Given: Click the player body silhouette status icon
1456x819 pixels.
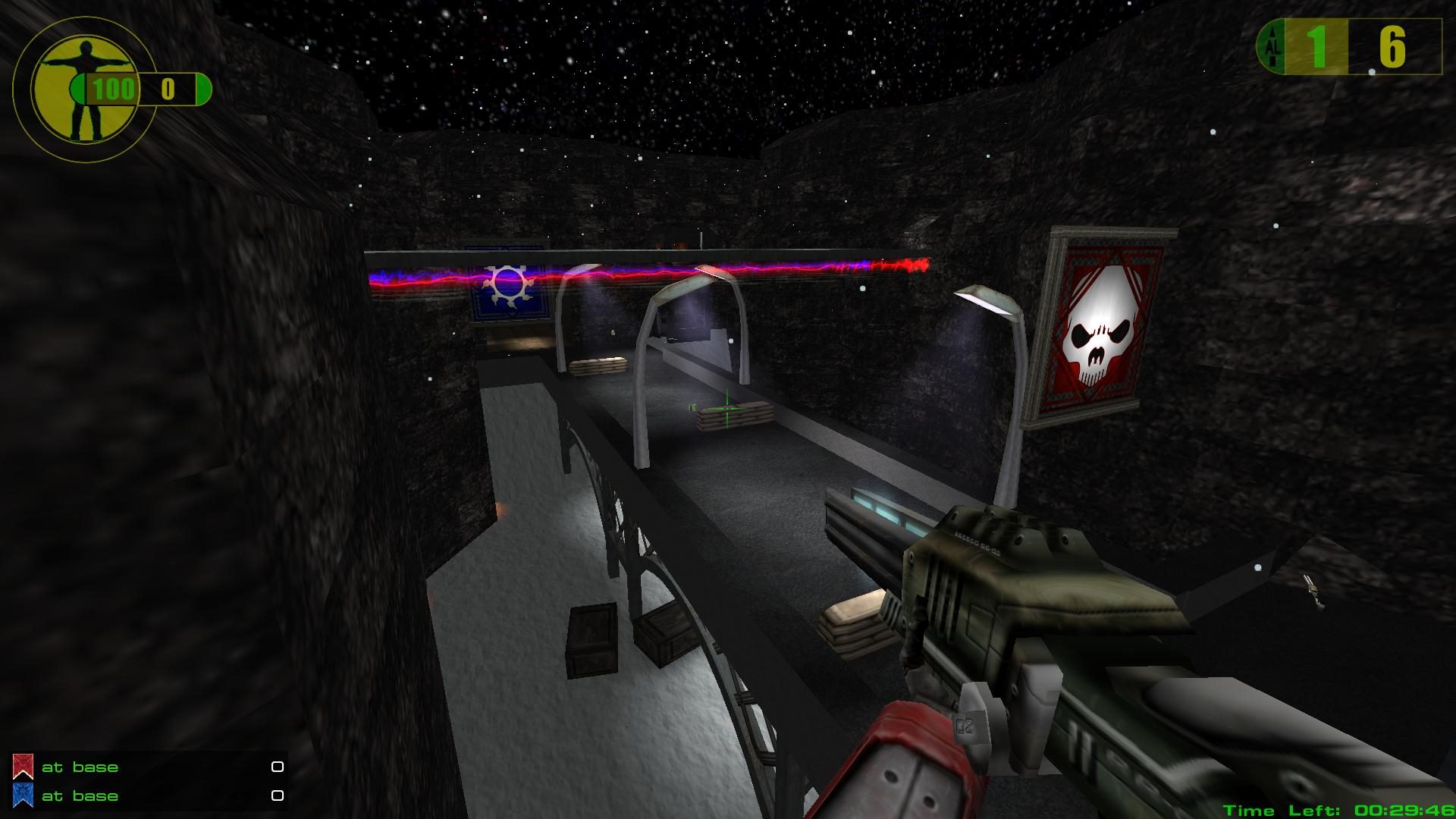Looking at the screenshot, I should (78, 90).
